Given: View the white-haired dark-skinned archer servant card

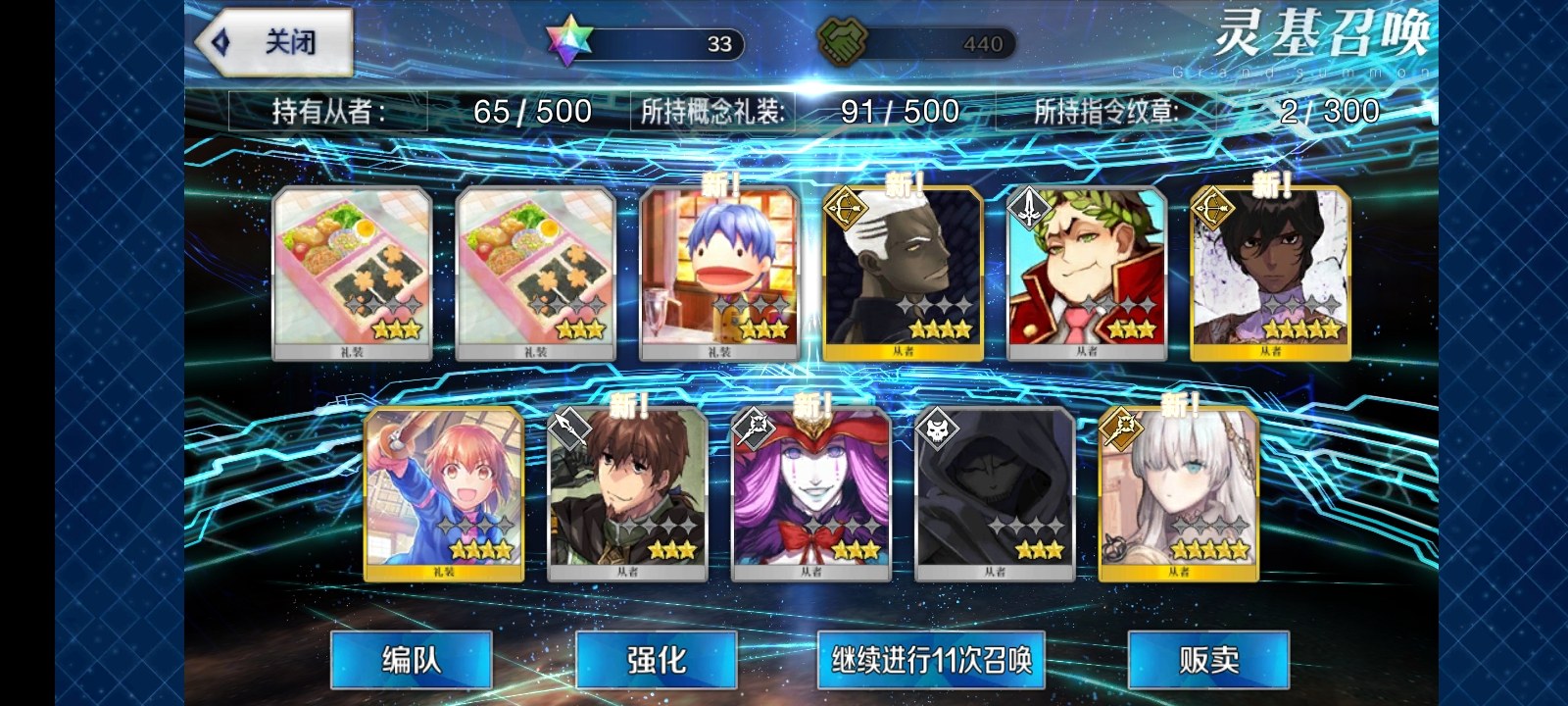Looking at the screenshot, I should [903, 274].
